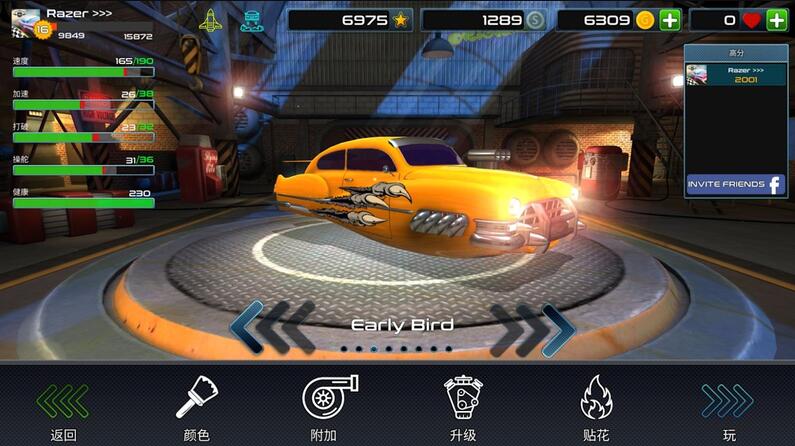
Task: Open the 颜色 paint menu
Action: pyautogui.click(x=194, y=408)
